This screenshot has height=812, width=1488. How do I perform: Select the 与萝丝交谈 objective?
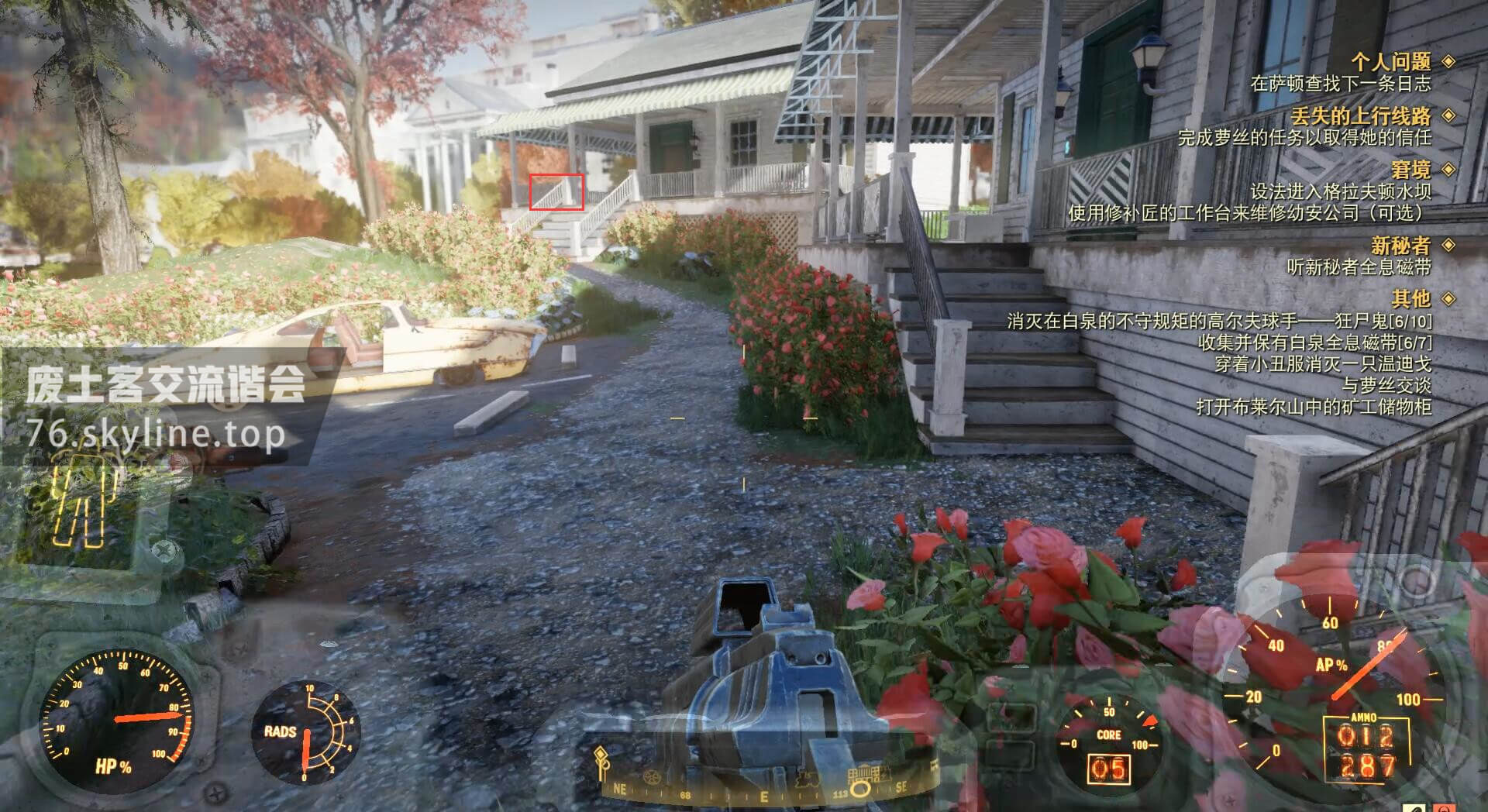pos(1386,385)
